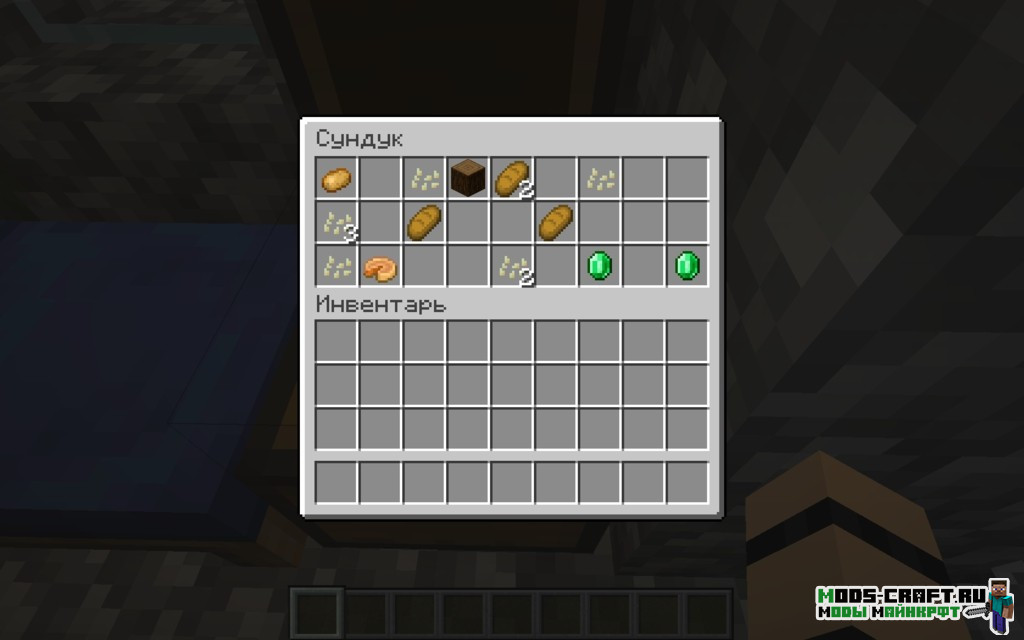Click the pumpkin pie slot
This screenshot has width=1024, height=640.
click(x=380, y=267)
